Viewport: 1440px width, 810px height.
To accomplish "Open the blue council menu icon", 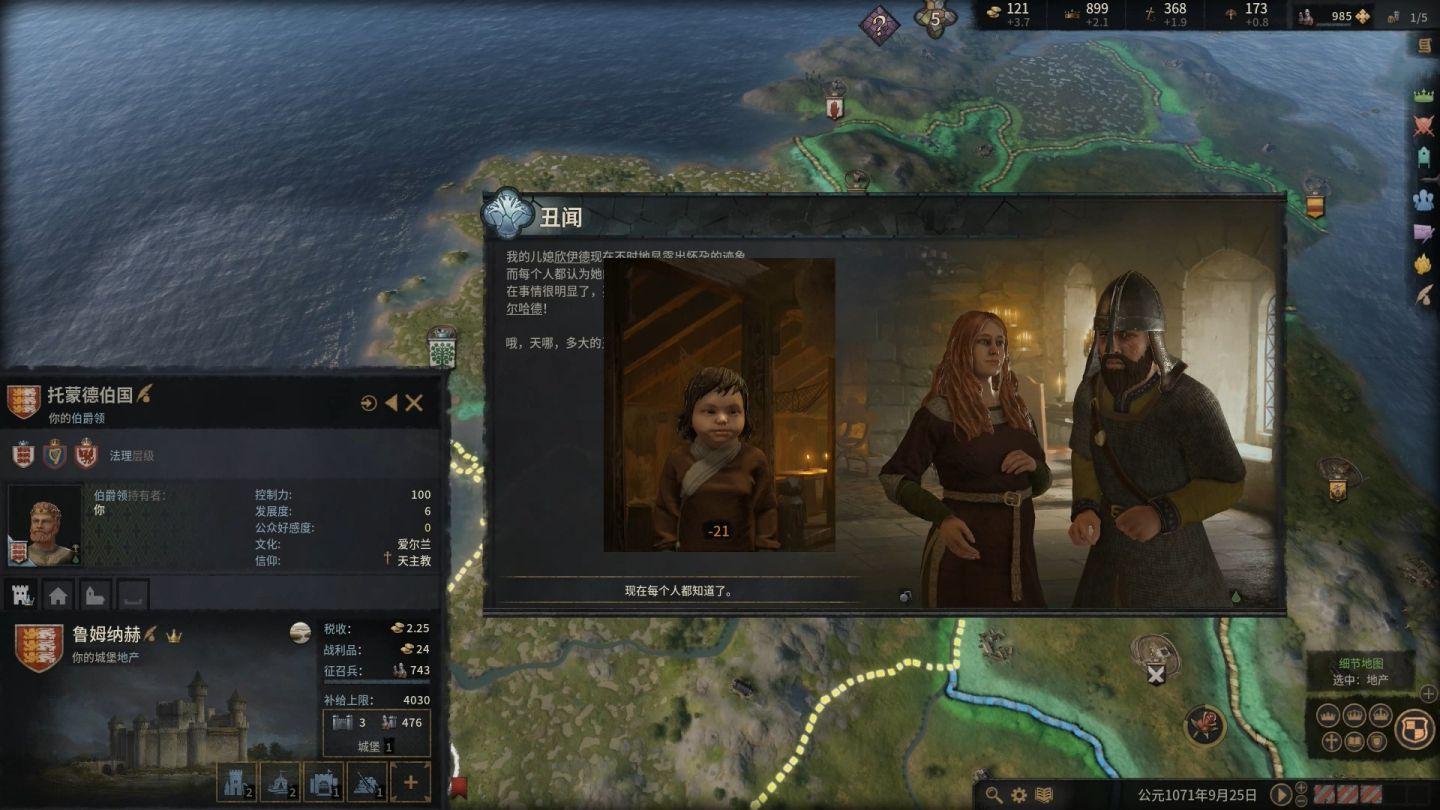I will coord(1423,199).
